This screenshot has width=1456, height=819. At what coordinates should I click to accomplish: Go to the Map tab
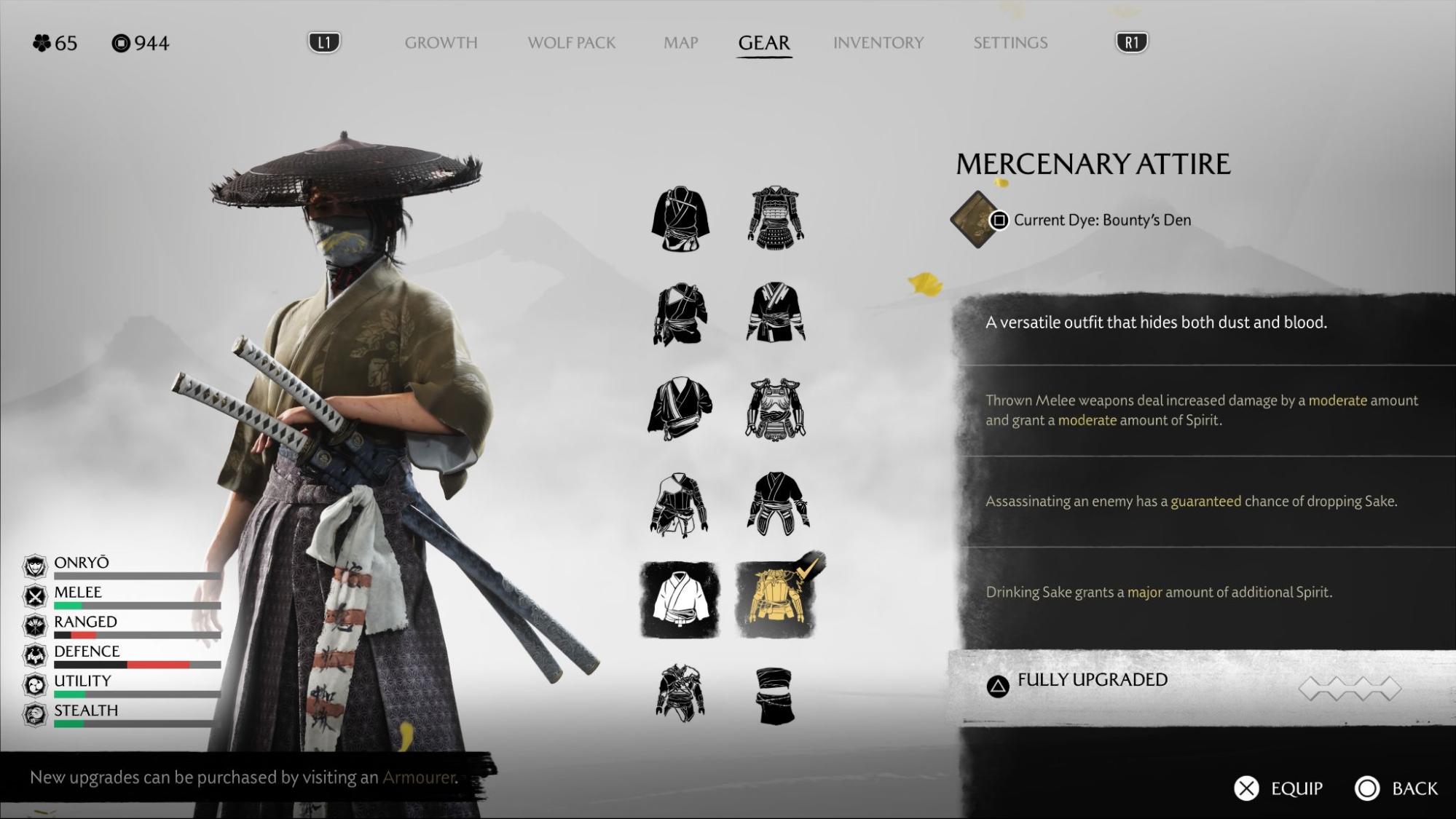point(680,43)
